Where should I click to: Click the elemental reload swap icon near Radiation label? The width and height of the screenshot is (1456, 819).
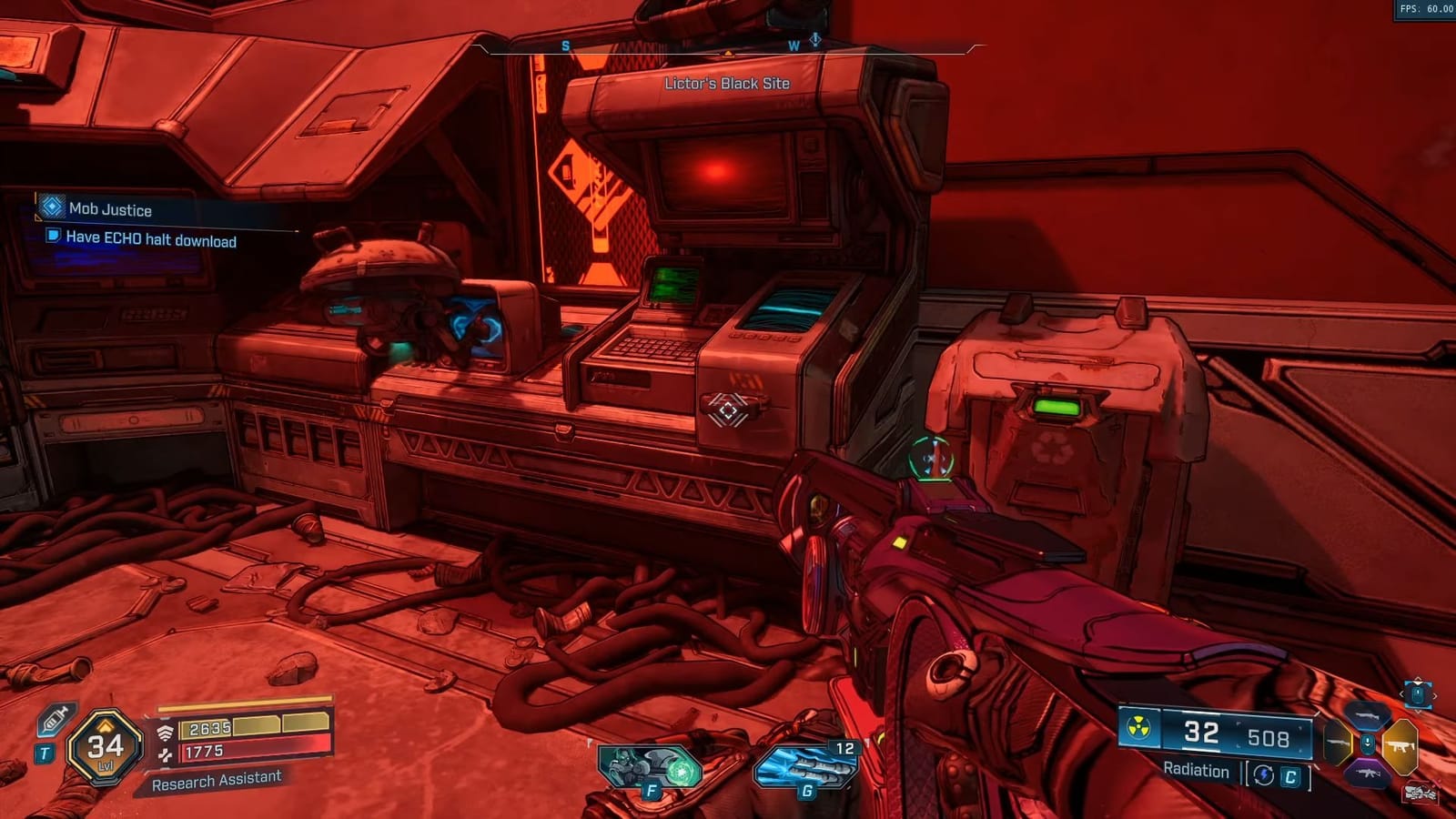click(x=1263, y=773)
